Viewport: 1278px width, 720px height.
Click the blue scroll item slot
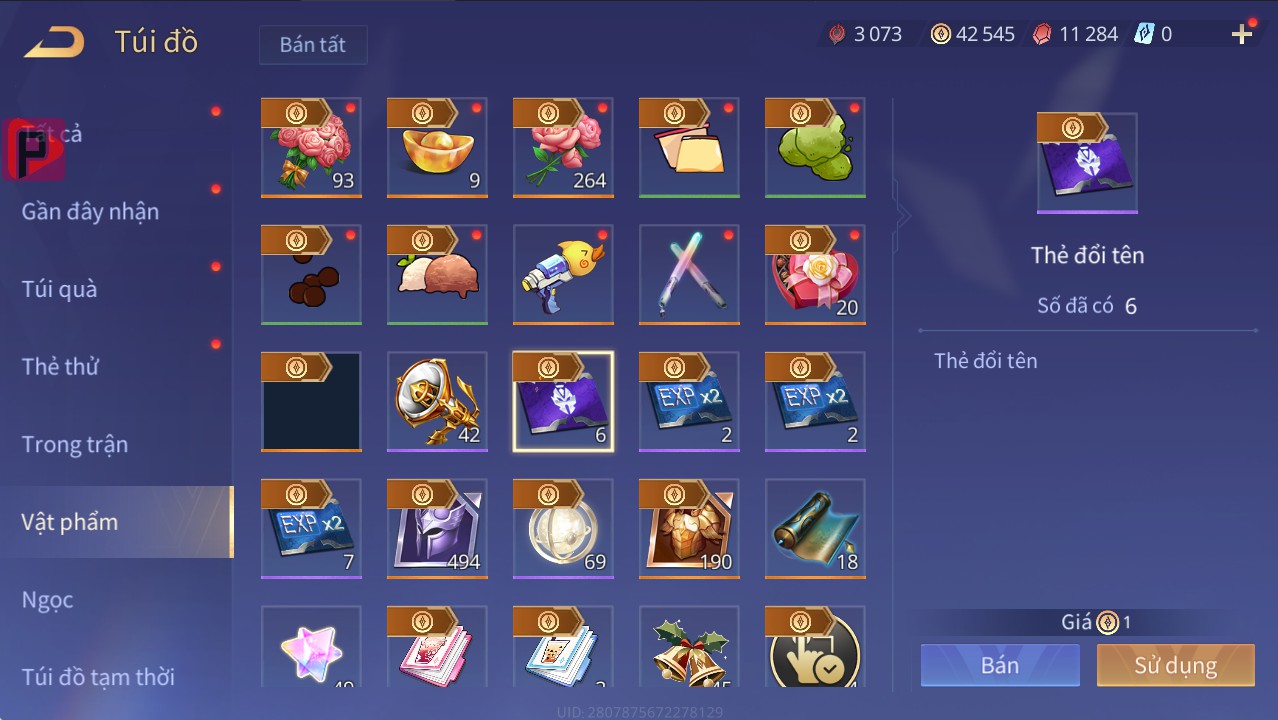[815, 529]
